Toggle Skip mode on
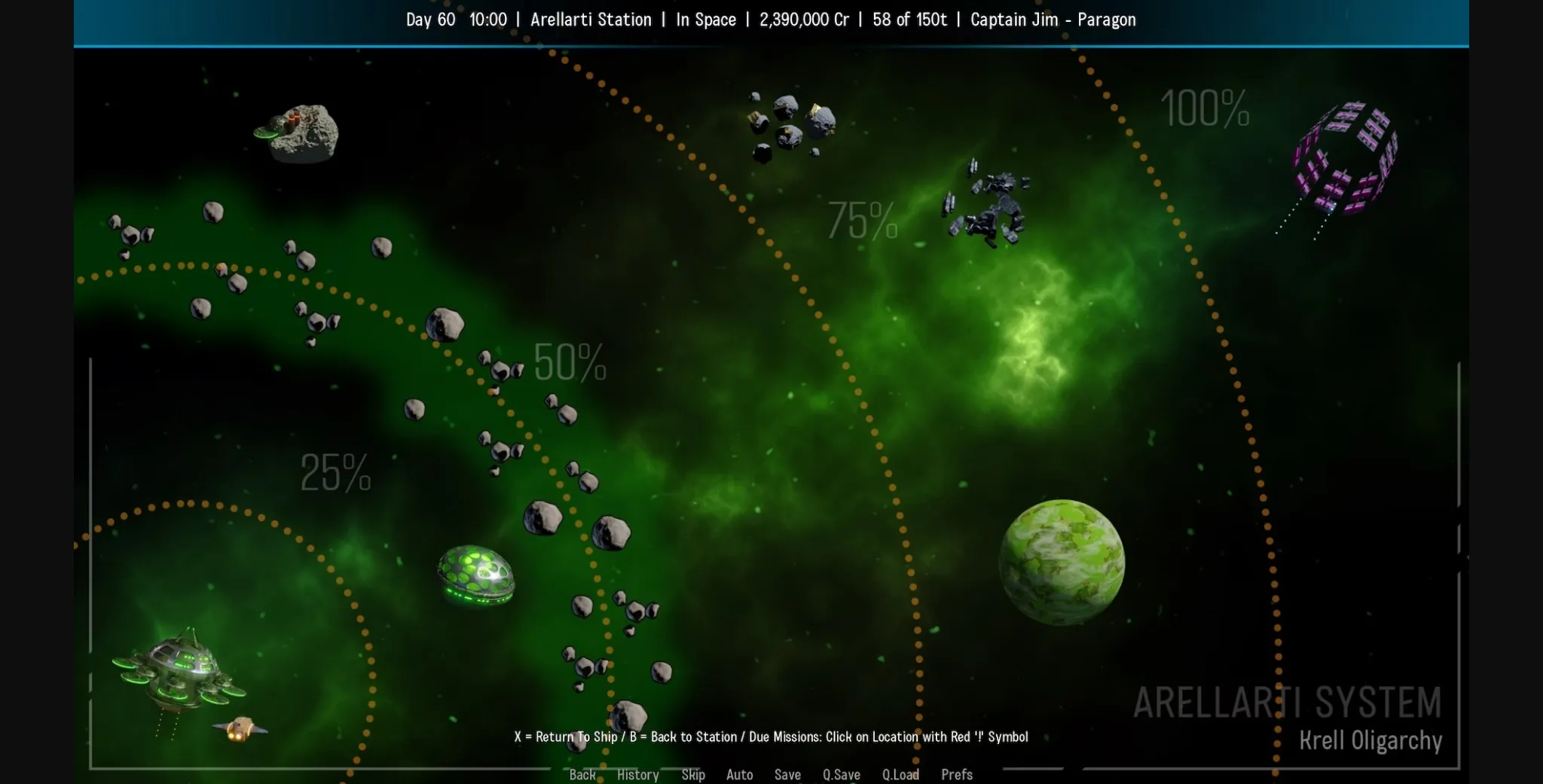The height and width of the screenshot is (784, 1543). (x=693, y=774)
